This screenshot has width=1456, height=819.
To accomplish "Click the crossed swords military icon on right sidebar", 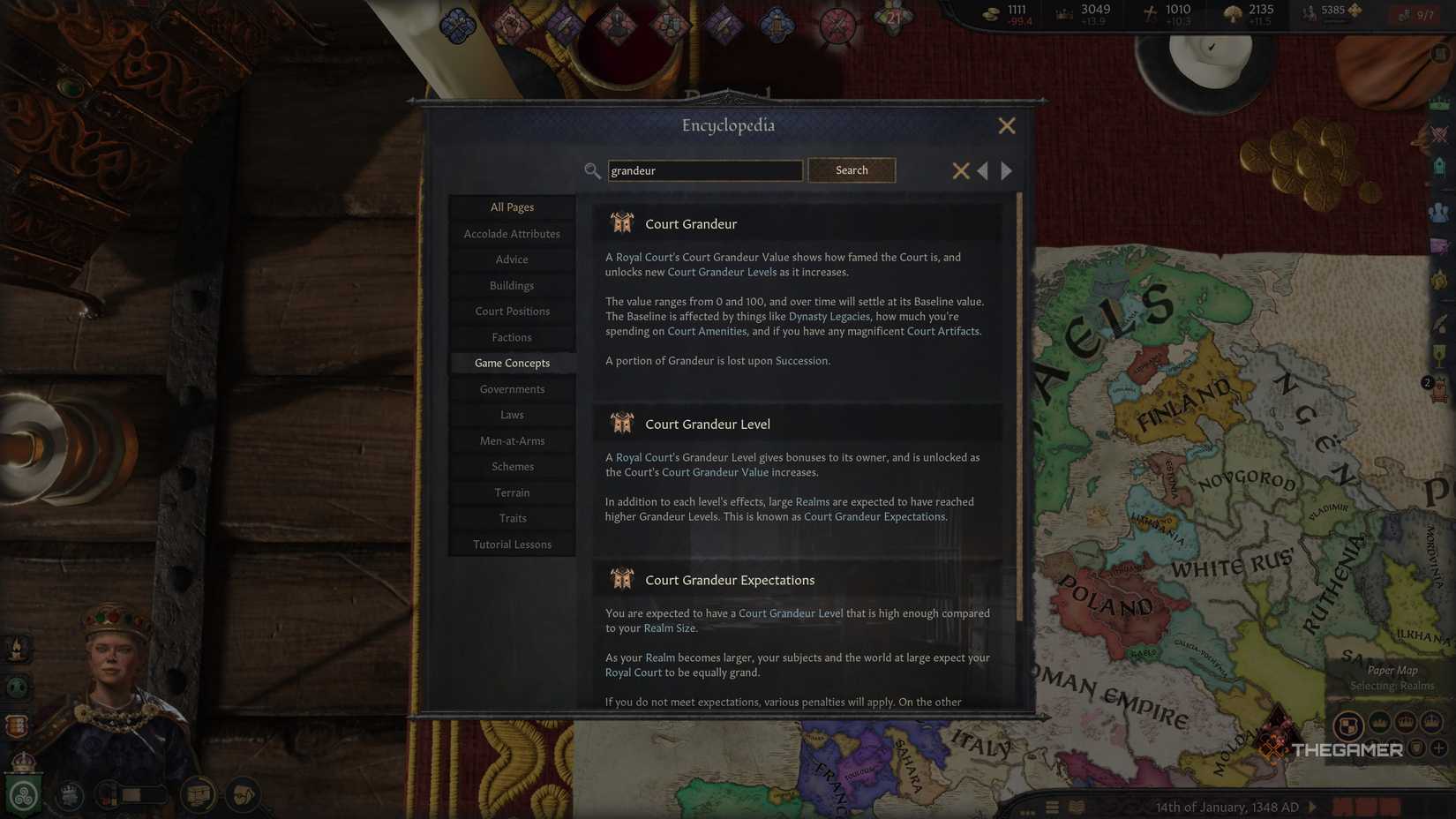I will 1438,134.
